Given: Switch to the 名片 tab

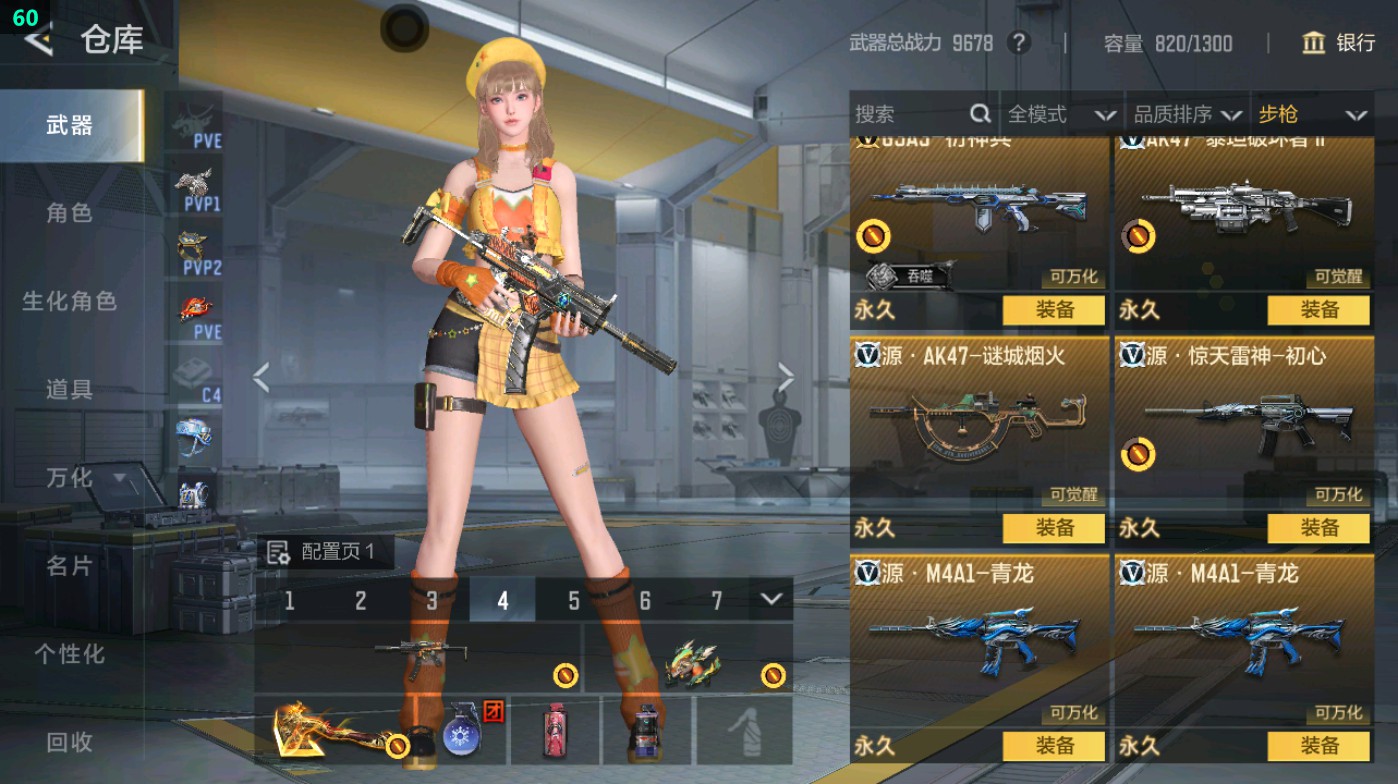Looking at the screenshot, I should pyautogui.click(x=70, y=566).
